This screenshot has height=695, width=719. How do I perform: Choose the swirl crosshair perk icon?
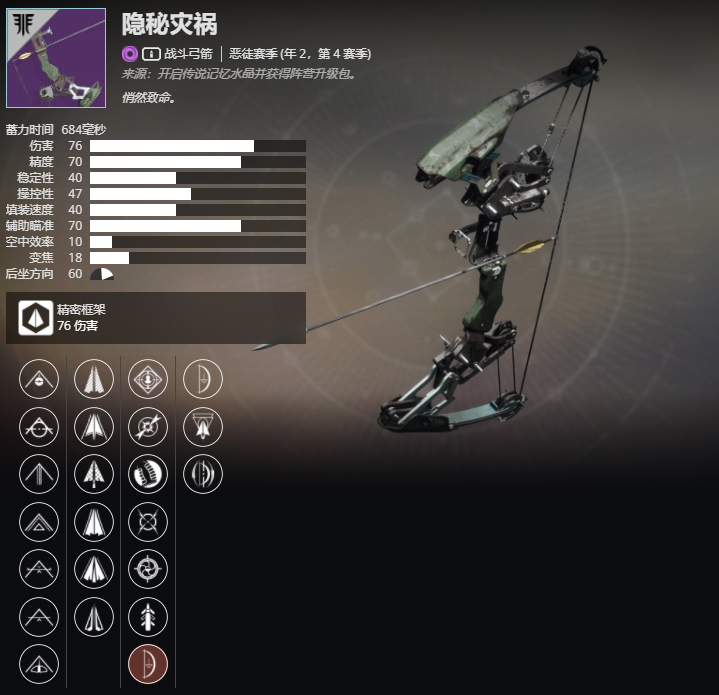click(148, 568)
